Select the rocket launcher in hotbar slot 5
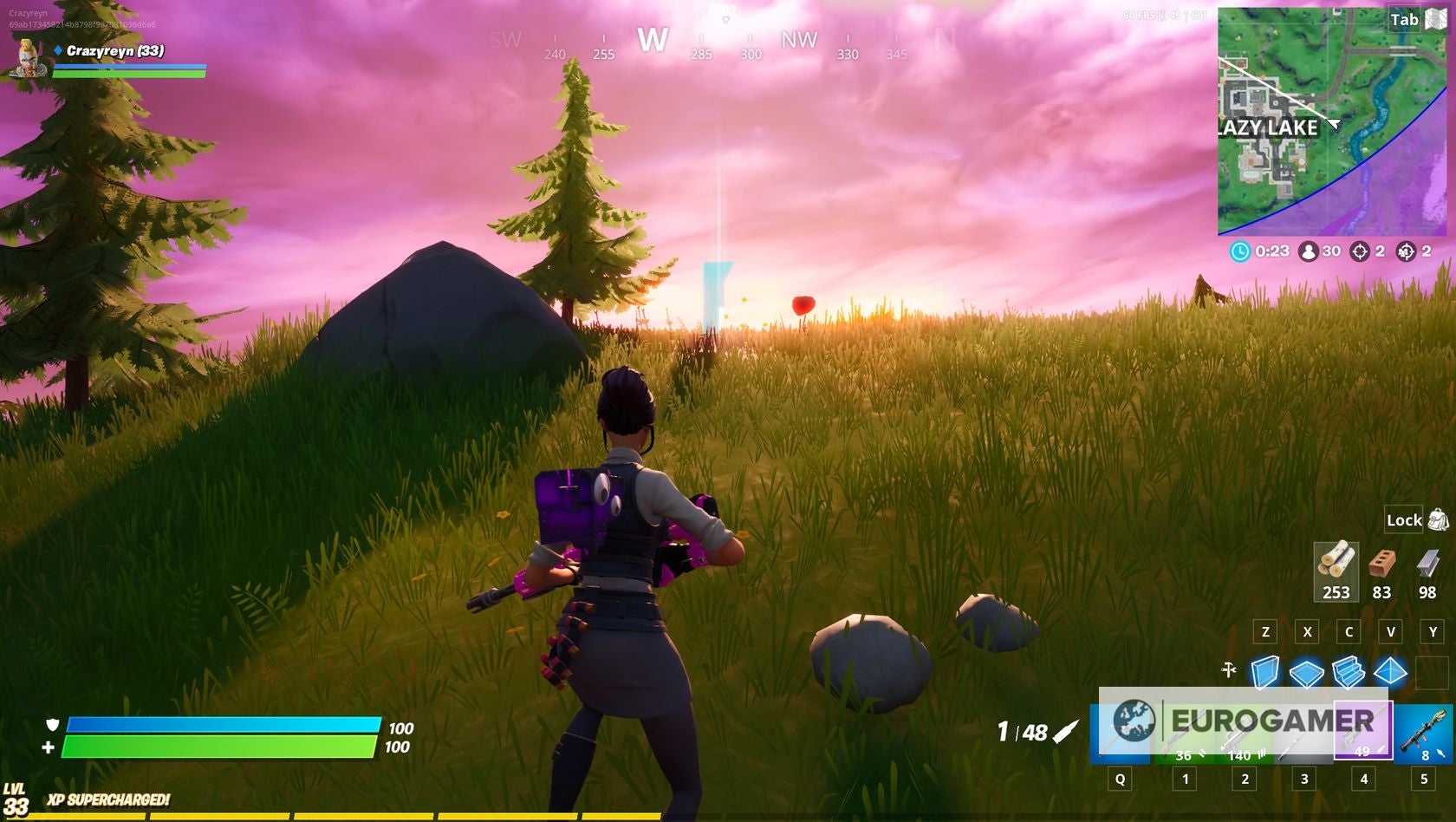This screenshot has width=1456, height=822. tap(1424, 732)
